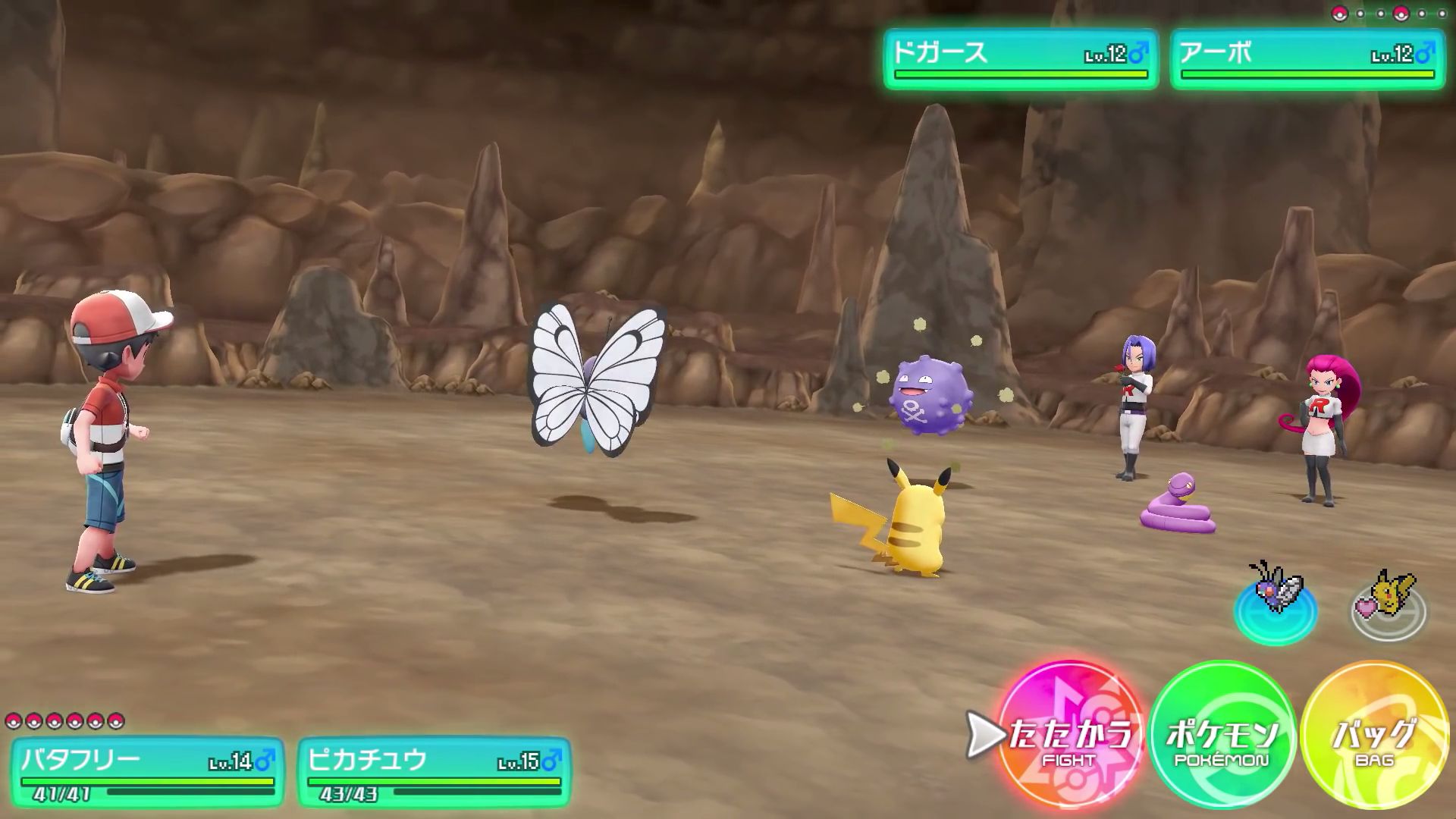Open the BAG item menu
The height and width of the screenshot is (819, 1456).
[x=1374, y=736]
